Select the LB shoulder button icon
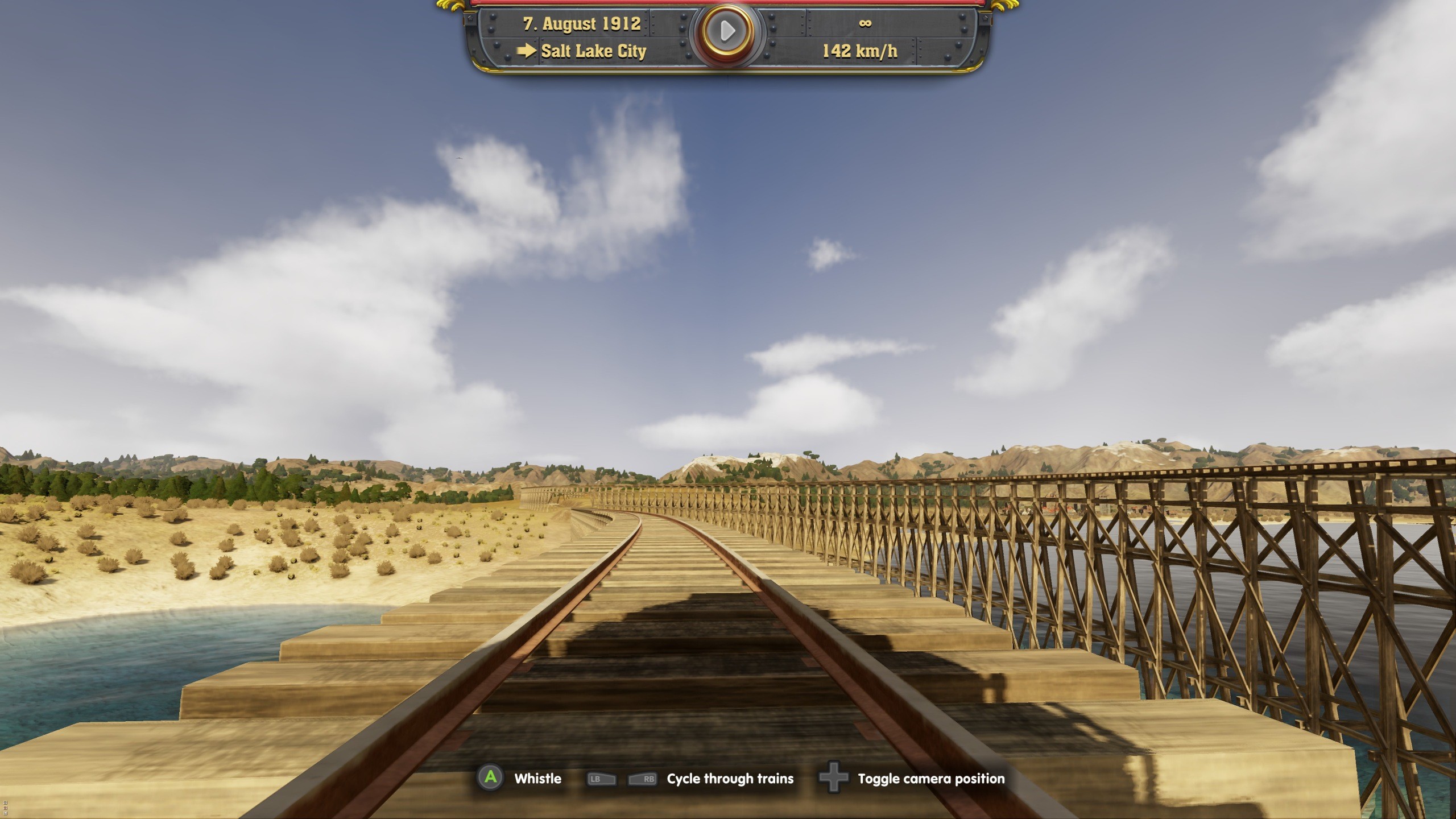Image resolution: width=1456 pixels, height=819 pixels. click(x=600, y=779)
